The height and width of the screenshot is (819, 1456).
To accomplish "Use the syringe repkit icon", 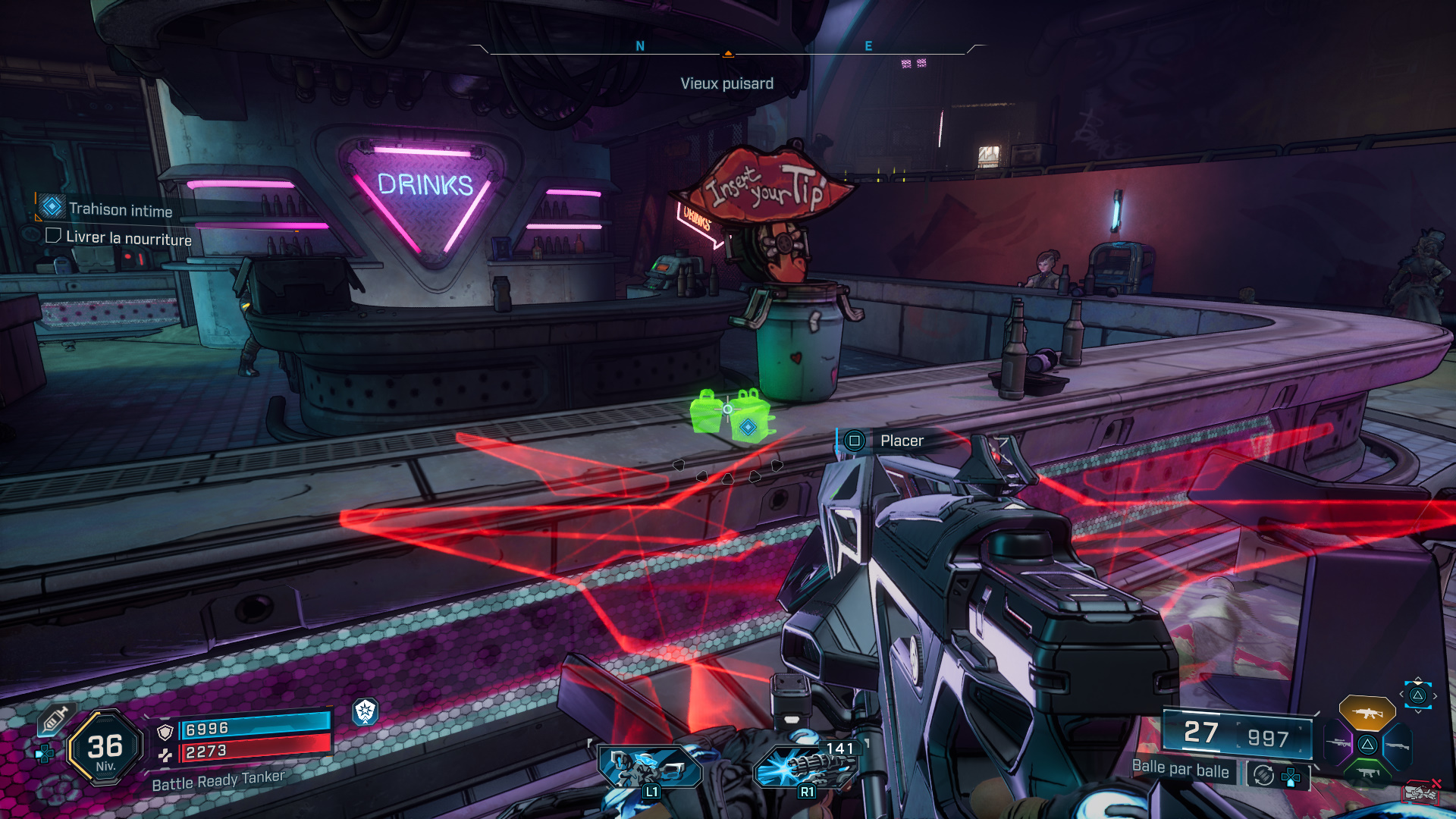I will coord(55,717).
